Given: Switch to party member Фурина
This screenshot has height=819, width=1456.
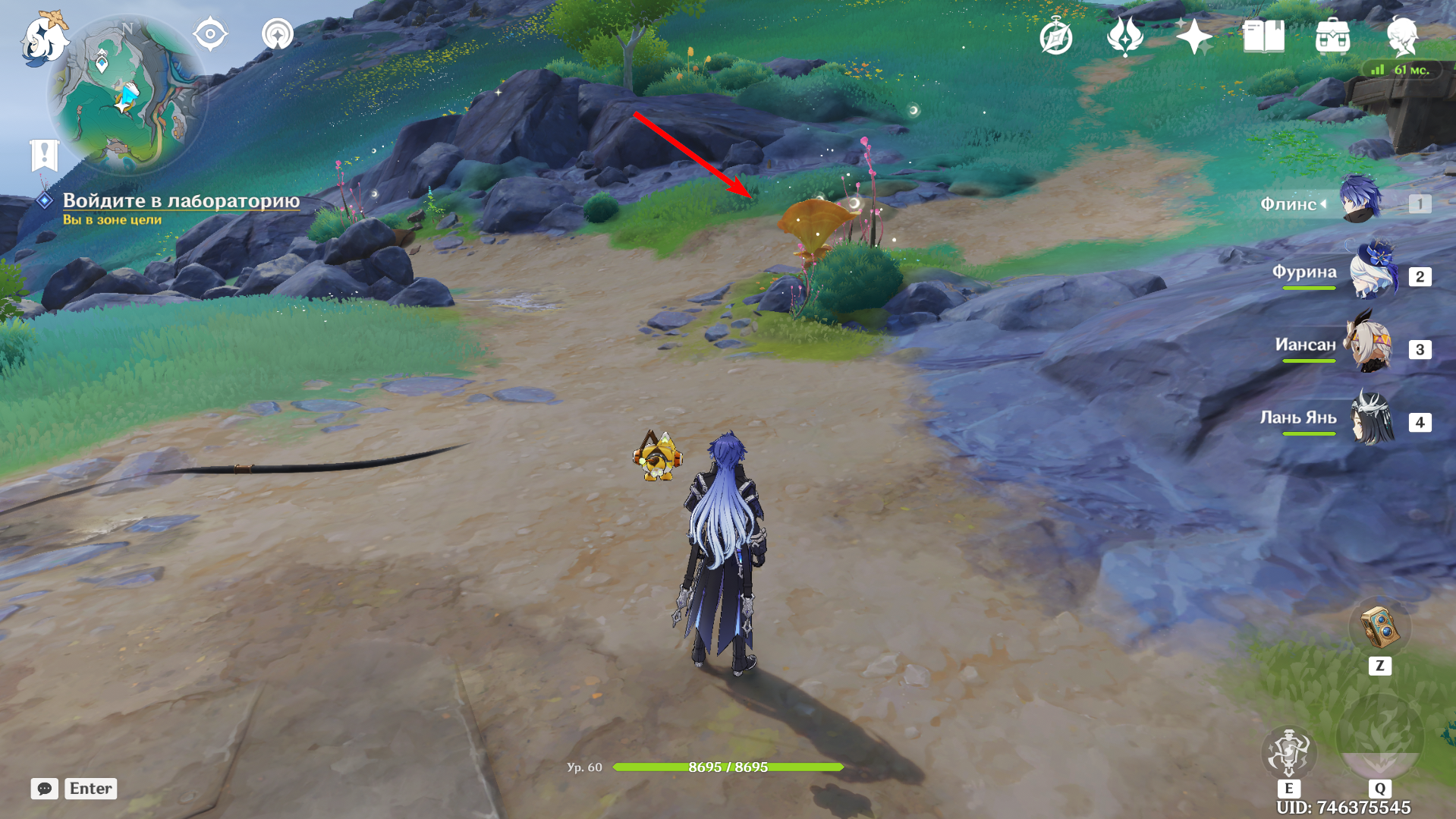Looking at the screenshot, I should click(x=1370, y=274).
